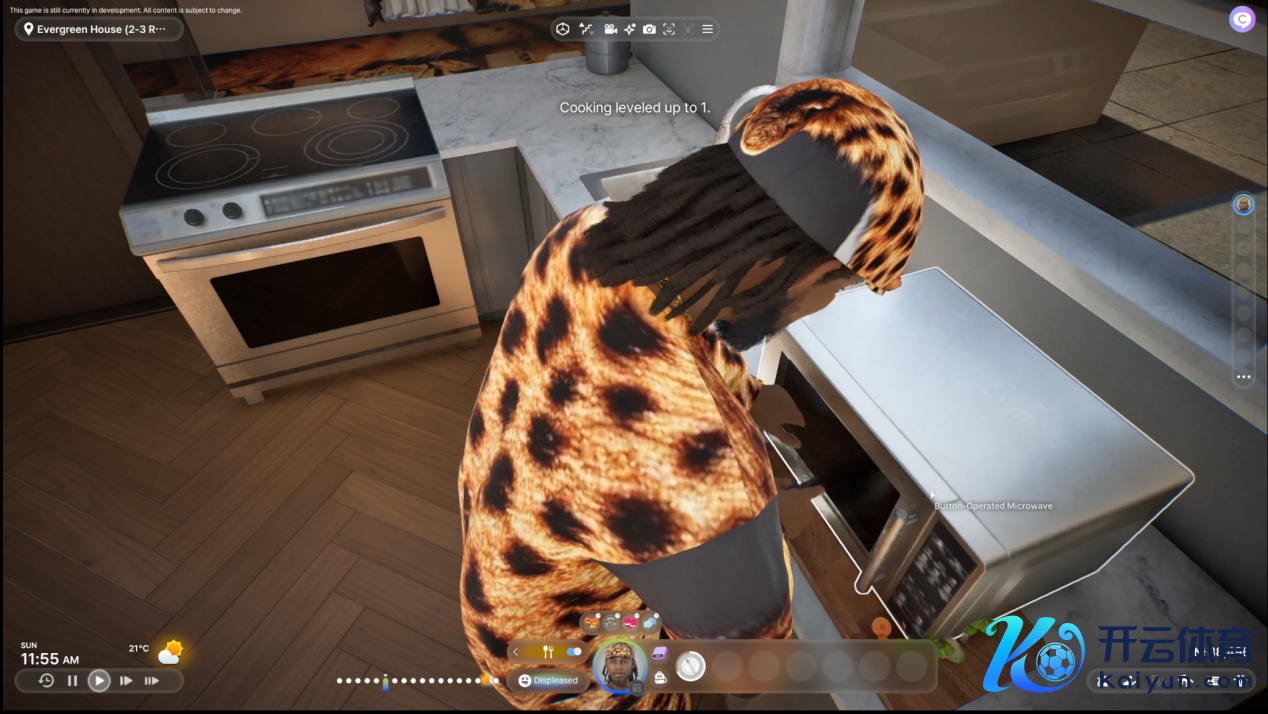Pause the game time
Screen dimensions: 1268x714
tap(72, 681)
